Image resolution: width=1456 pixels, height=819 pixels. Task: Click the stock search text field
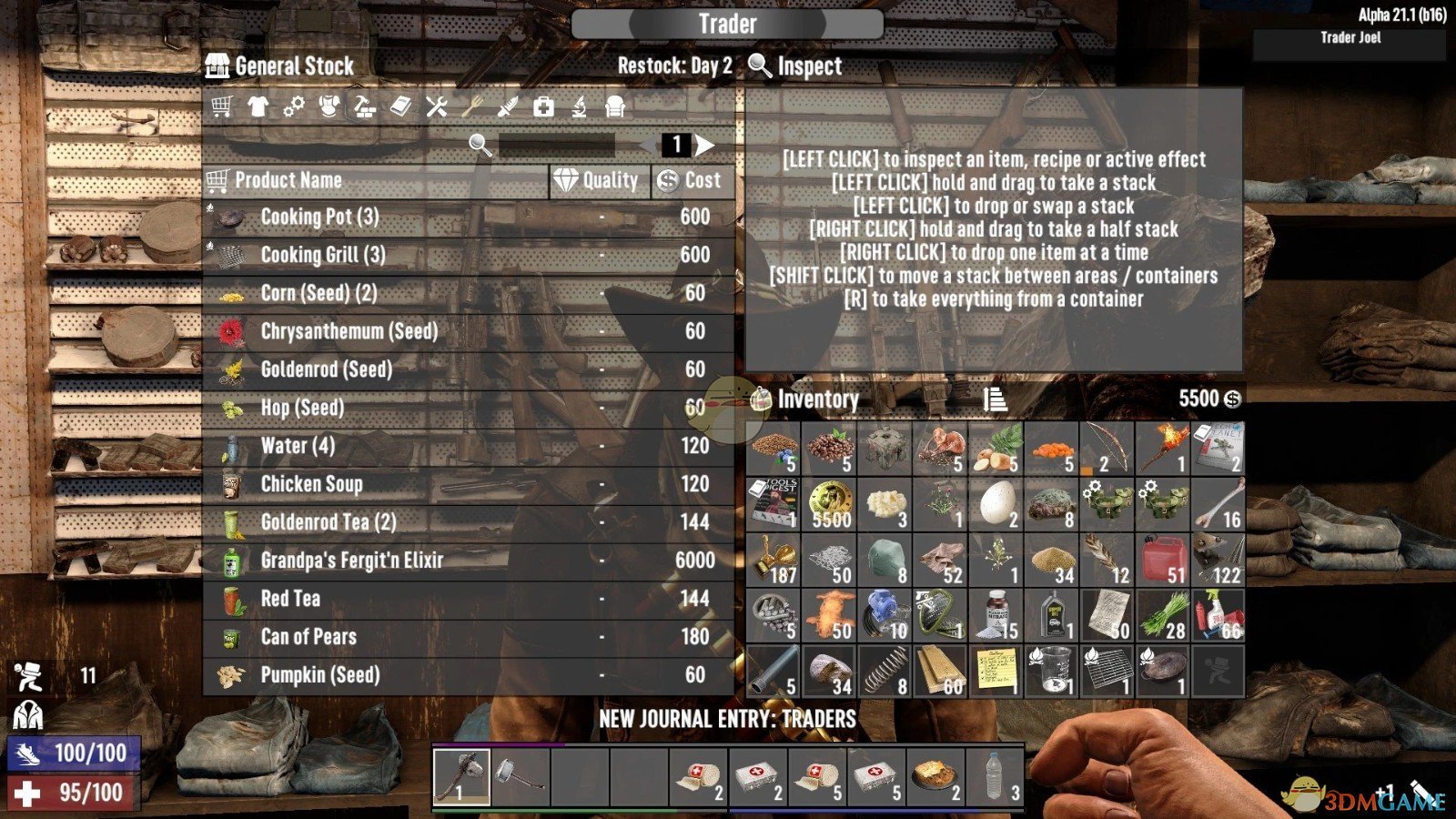tap(557, 145)
